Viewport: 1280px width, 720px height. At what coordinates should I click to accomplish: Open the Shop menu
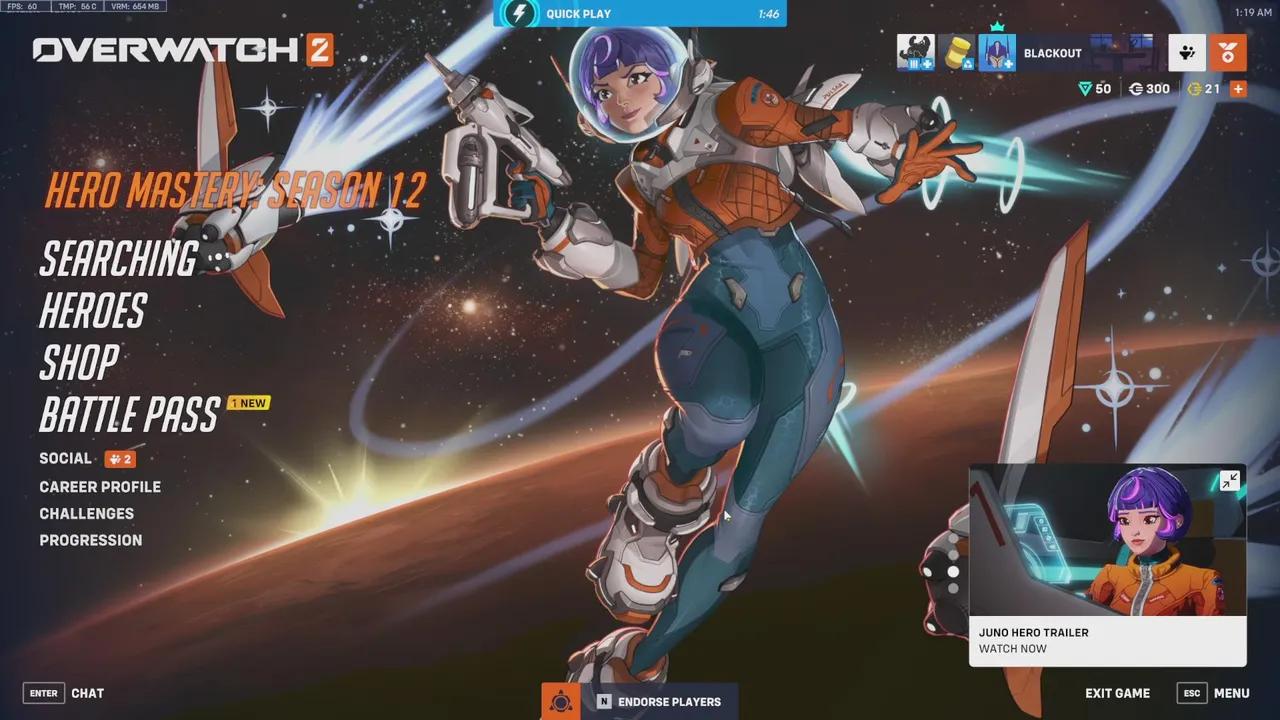coord(79,363)
